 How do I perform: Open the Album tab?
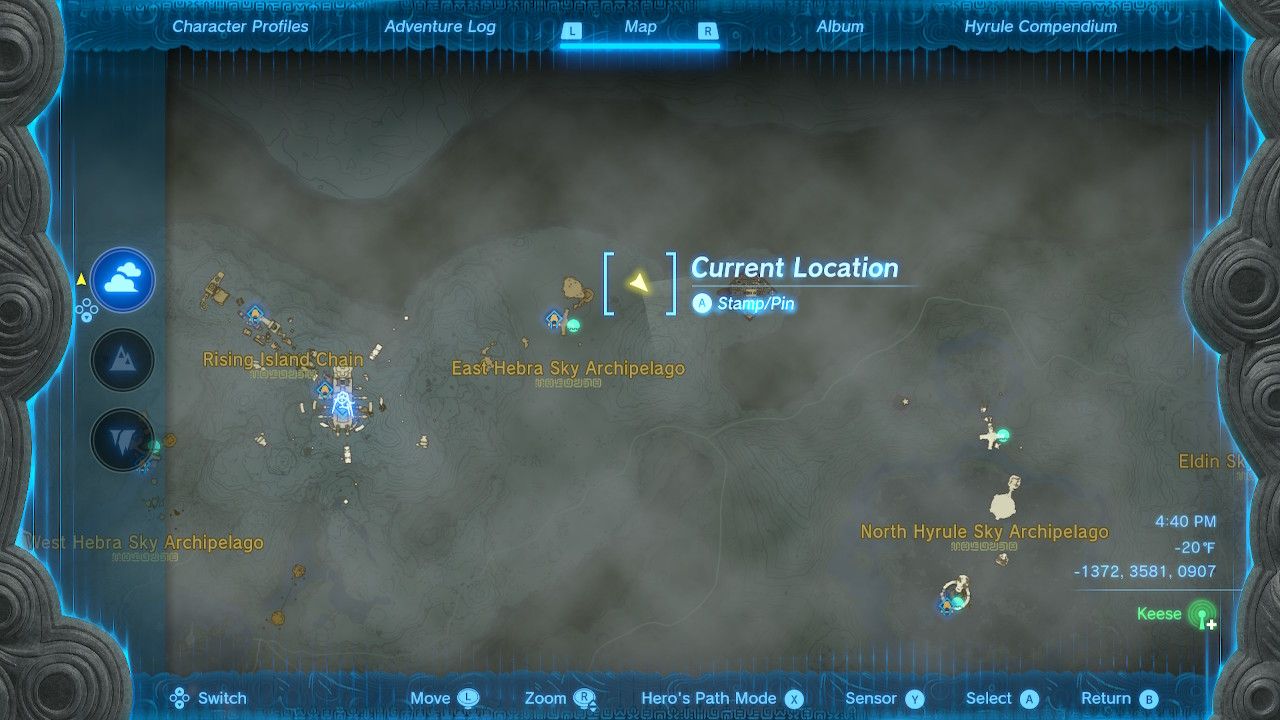pos(838,27)
